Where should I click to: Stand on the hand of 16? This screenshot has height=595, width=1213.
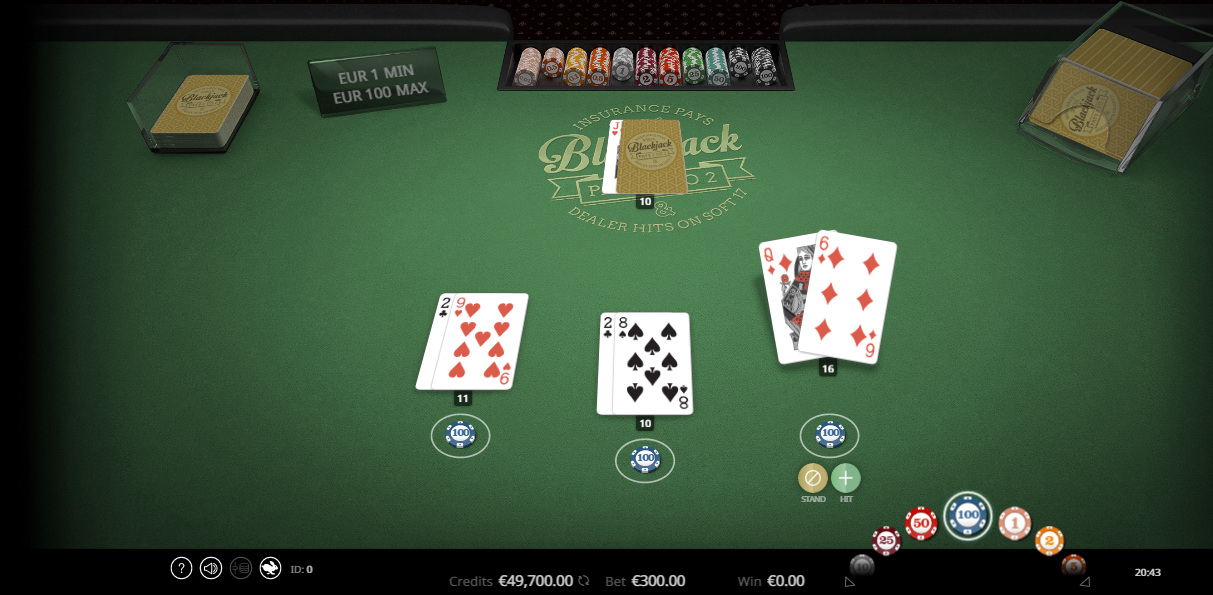point(812,478)
